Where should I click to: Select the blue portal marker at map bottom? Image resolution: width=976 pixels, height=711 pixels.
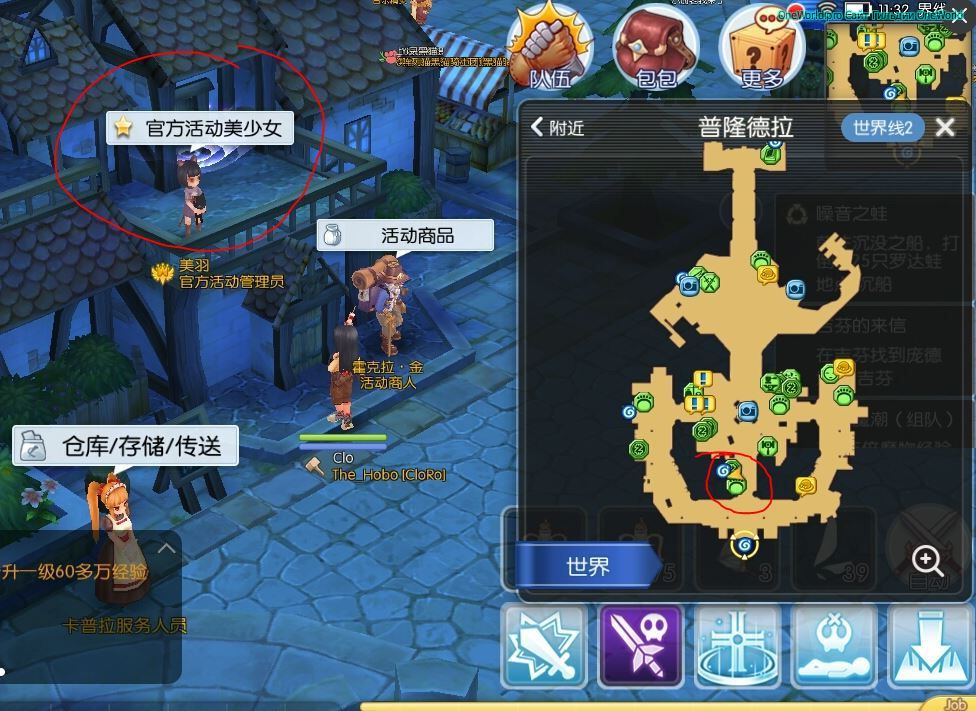(x=743, y=545)
